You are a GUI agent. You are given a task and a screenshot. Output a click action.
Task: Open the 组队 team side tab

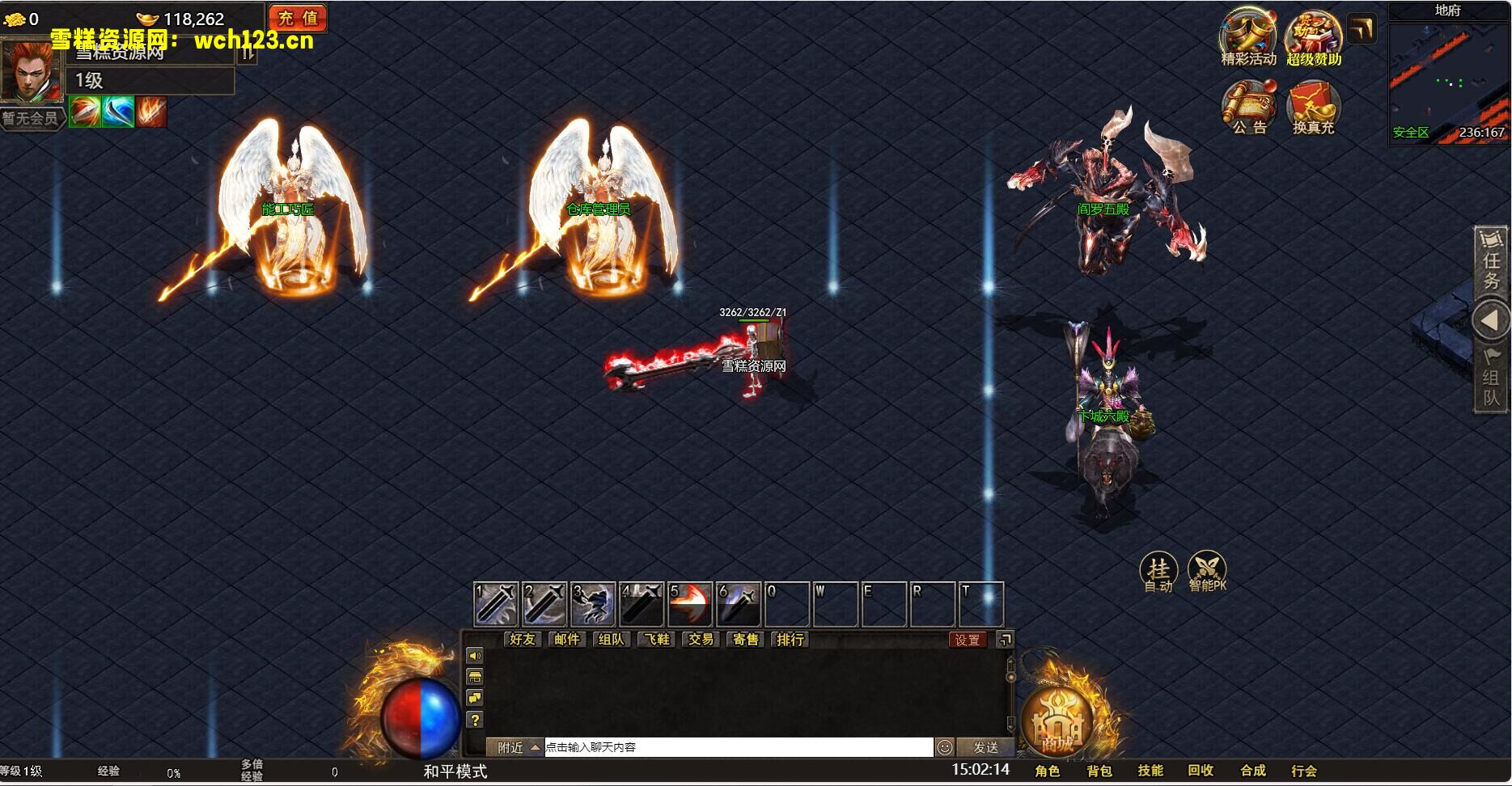[1491, 380]
